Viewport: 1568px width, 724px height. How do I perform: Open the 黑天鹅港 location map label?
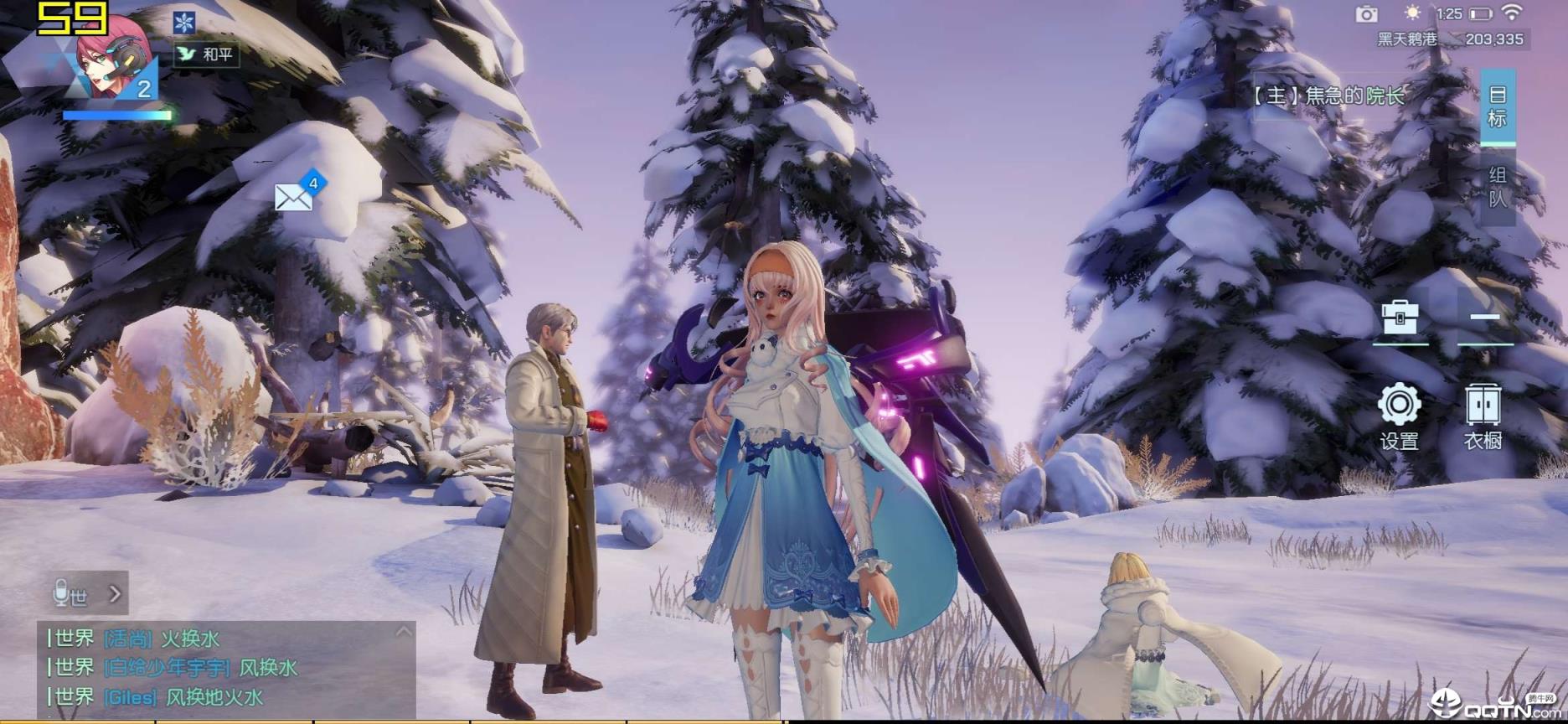[1406, 39]
